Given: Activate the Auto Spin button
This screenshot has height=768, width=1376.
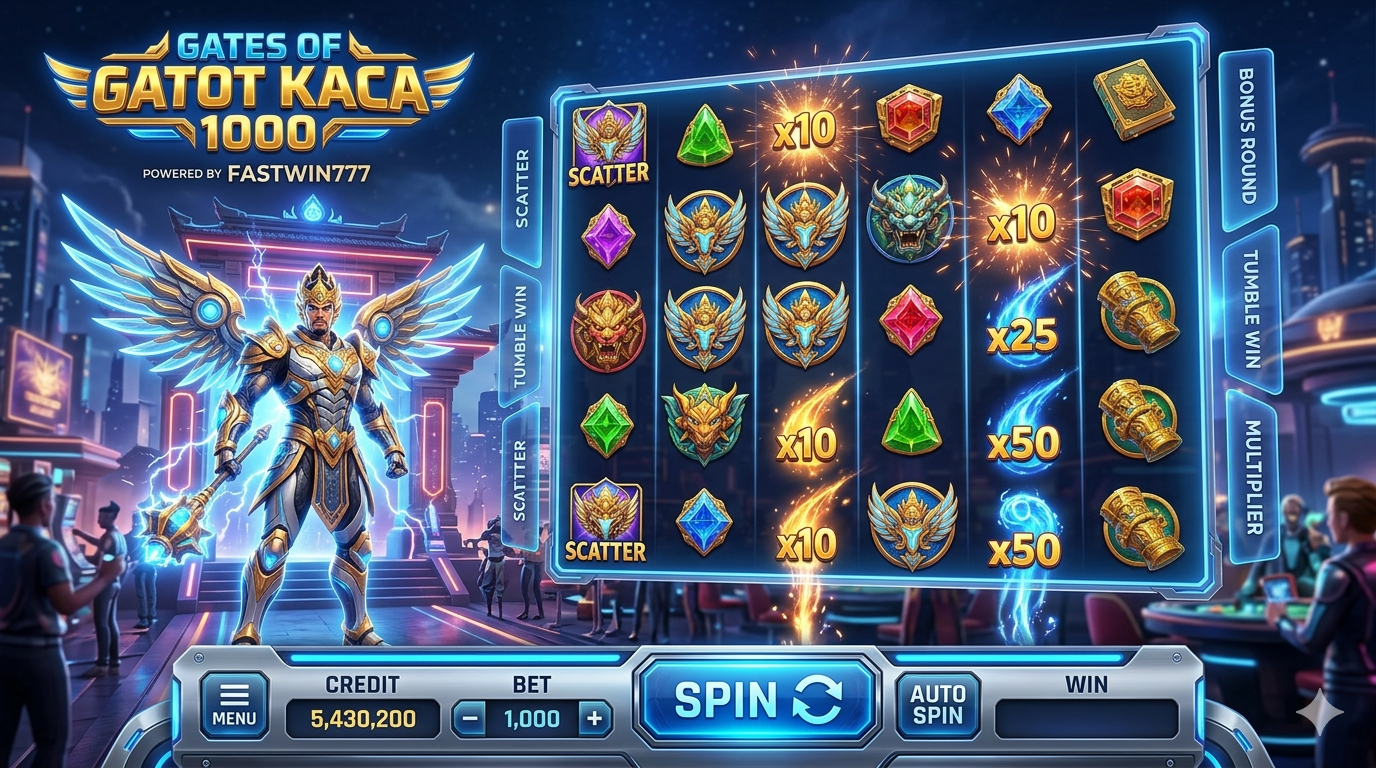Looking at the screenshot, I should [938, 705].
